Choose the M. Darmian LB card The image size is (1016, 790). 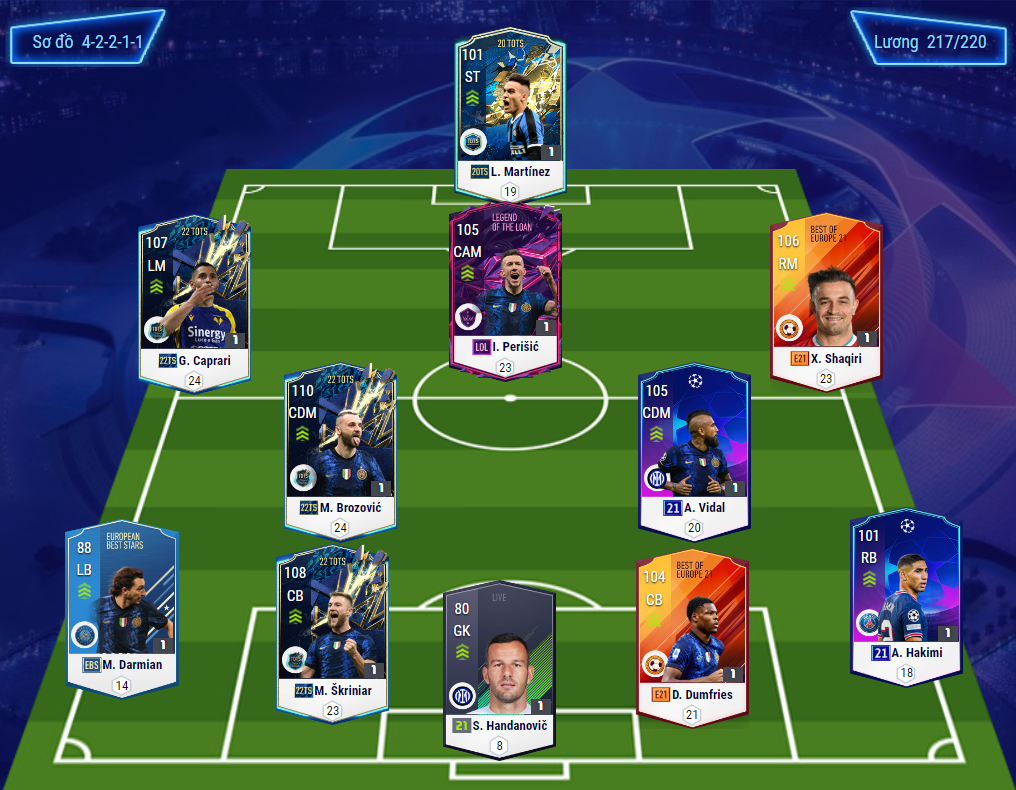(122, 600)
